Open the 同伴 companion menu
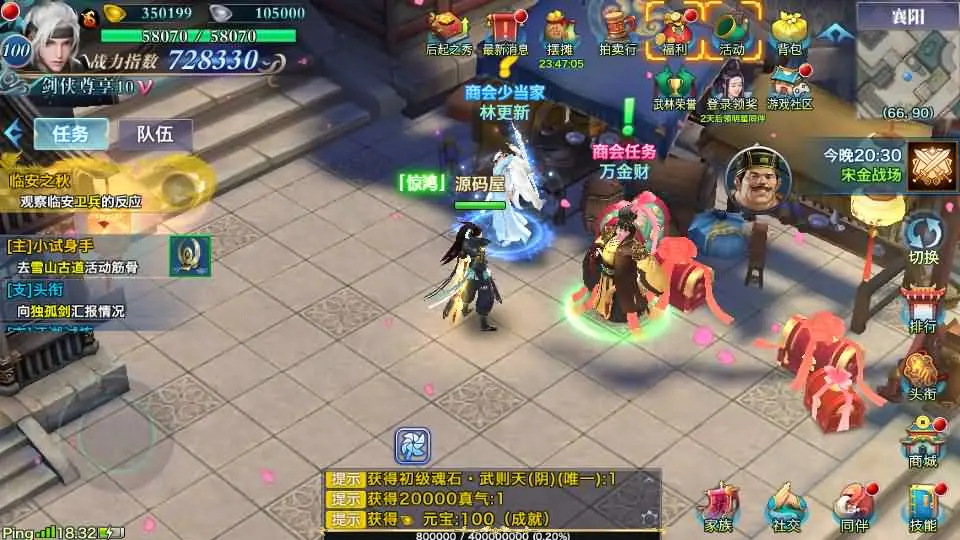 pos(853,506)
